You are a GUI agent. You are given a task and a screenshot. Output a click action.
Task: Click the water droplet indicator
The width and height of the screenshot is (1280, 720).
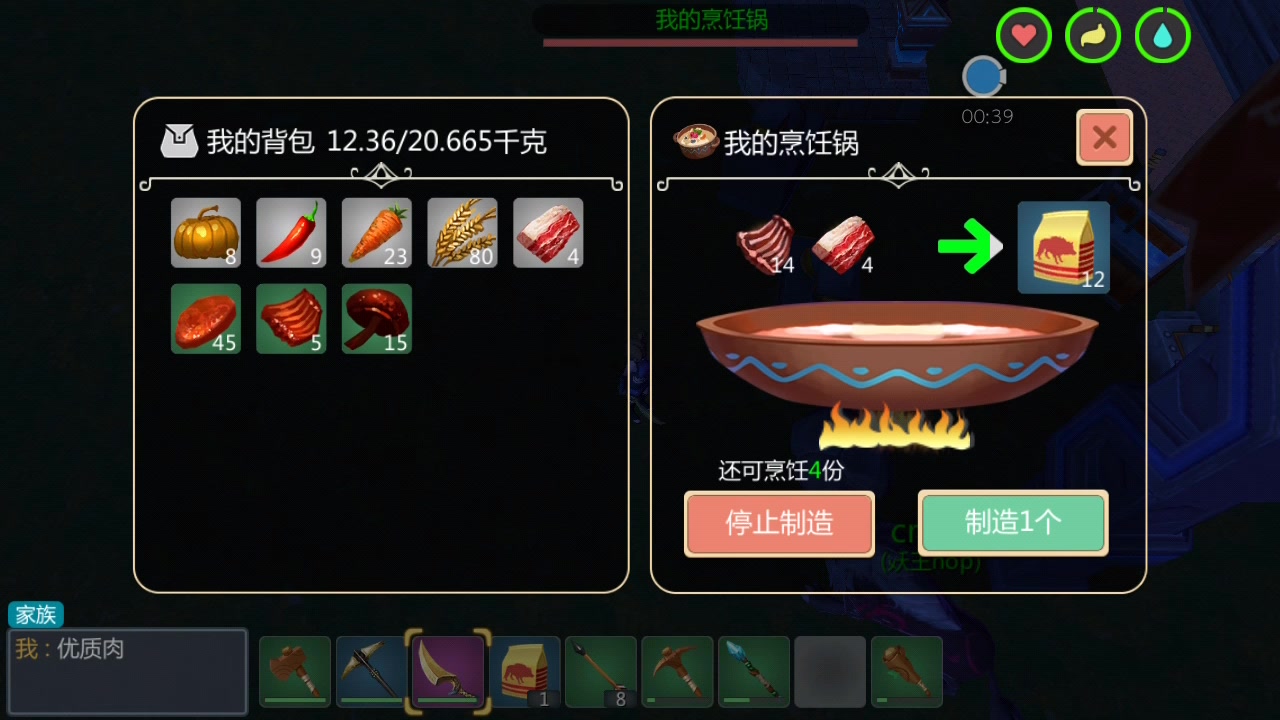tap(1162, 35)
